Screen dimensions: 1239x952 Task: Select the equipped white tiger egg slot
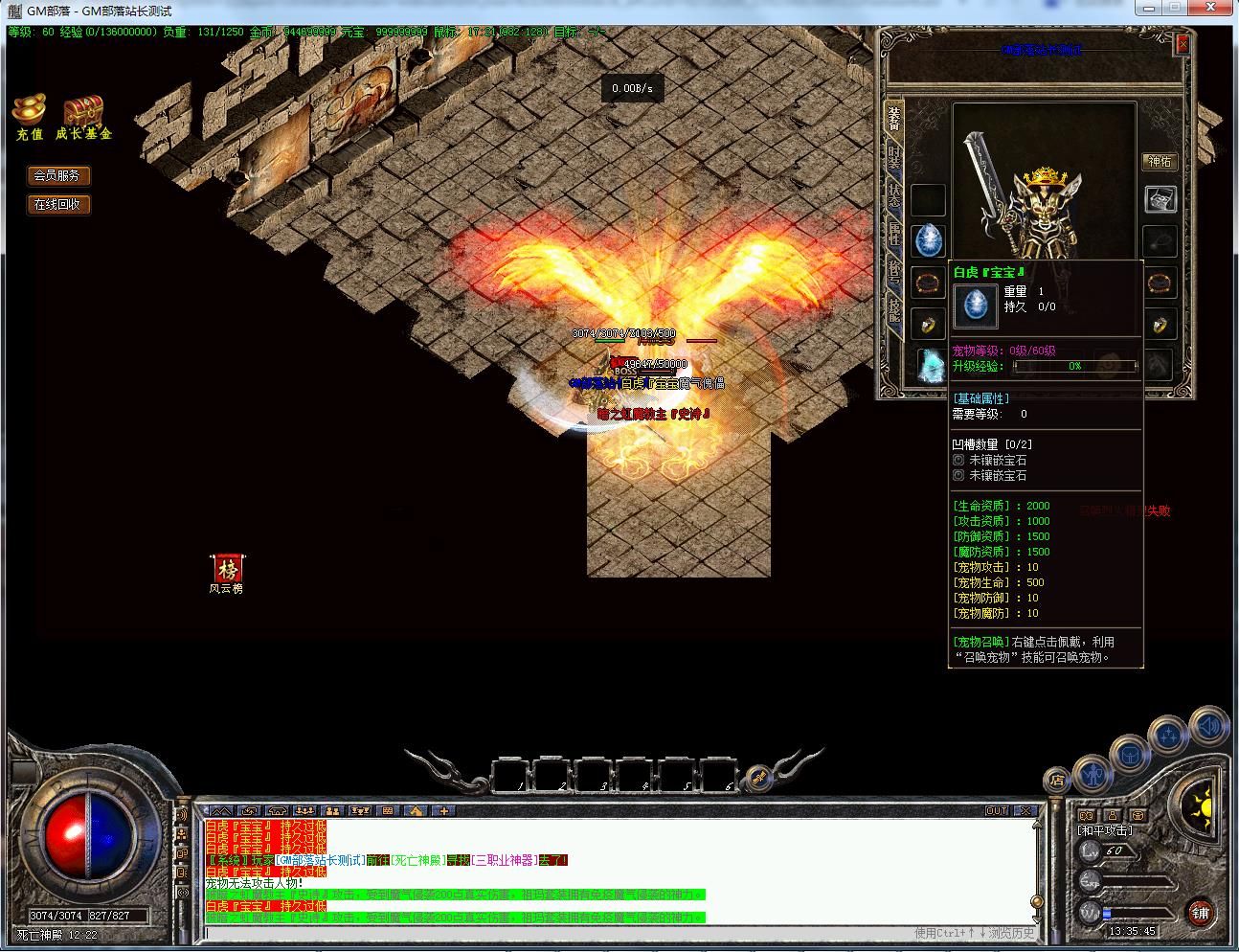[928, 240]
